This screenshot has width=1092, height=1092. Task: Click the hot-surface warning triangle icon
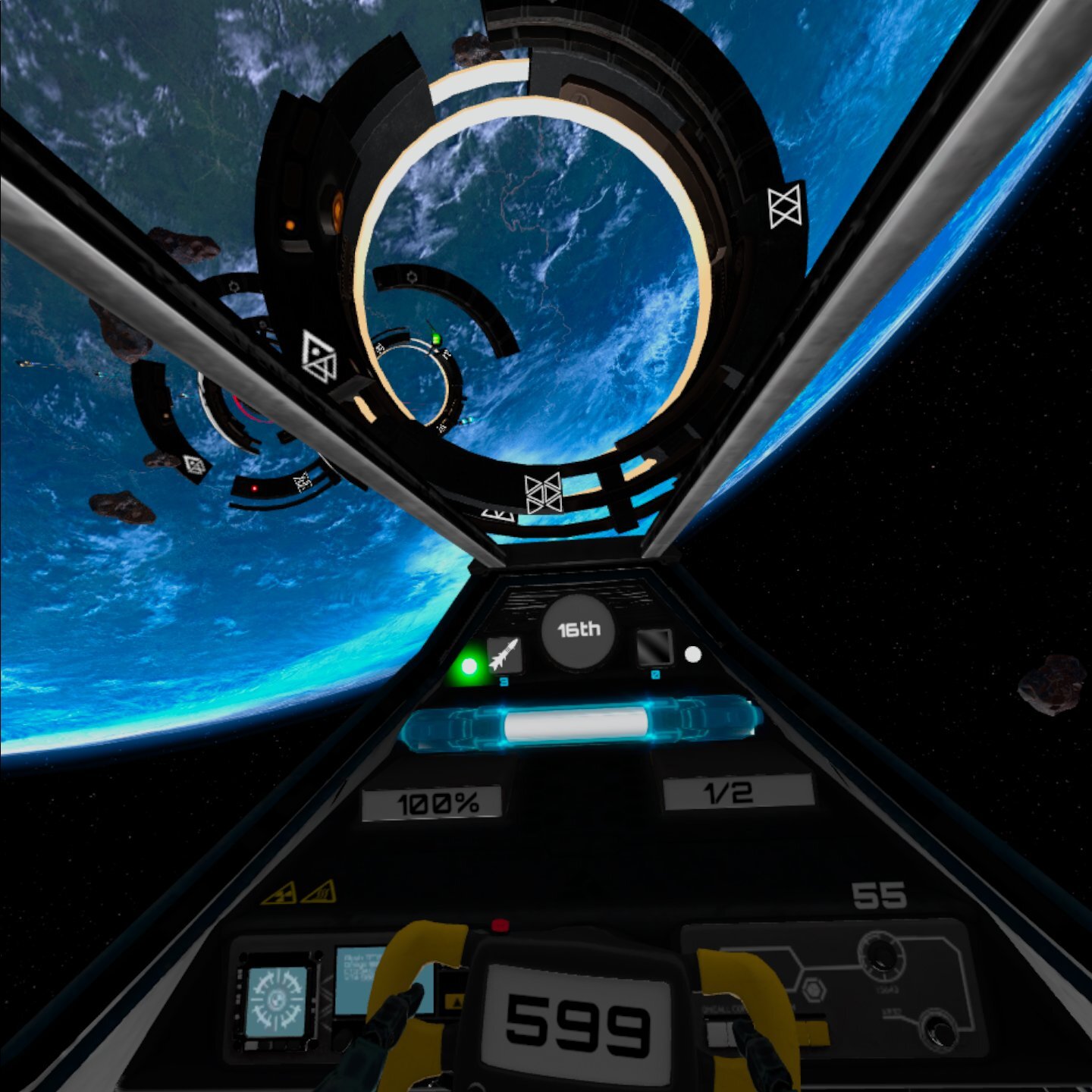[x=319, y=893]
